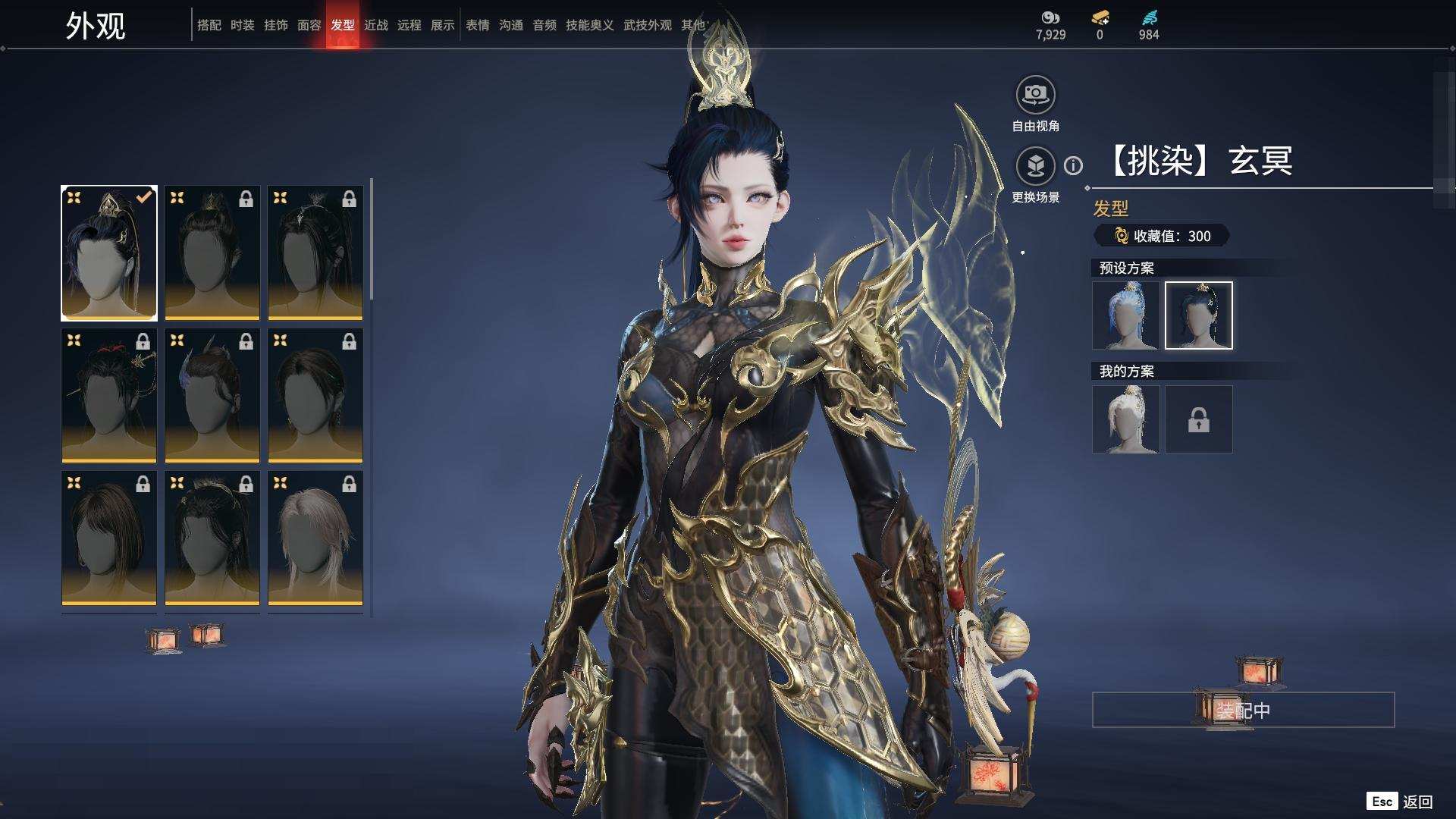Select the 挂饰 tab
Screen dimensions: 1456x819
point(275,25)
